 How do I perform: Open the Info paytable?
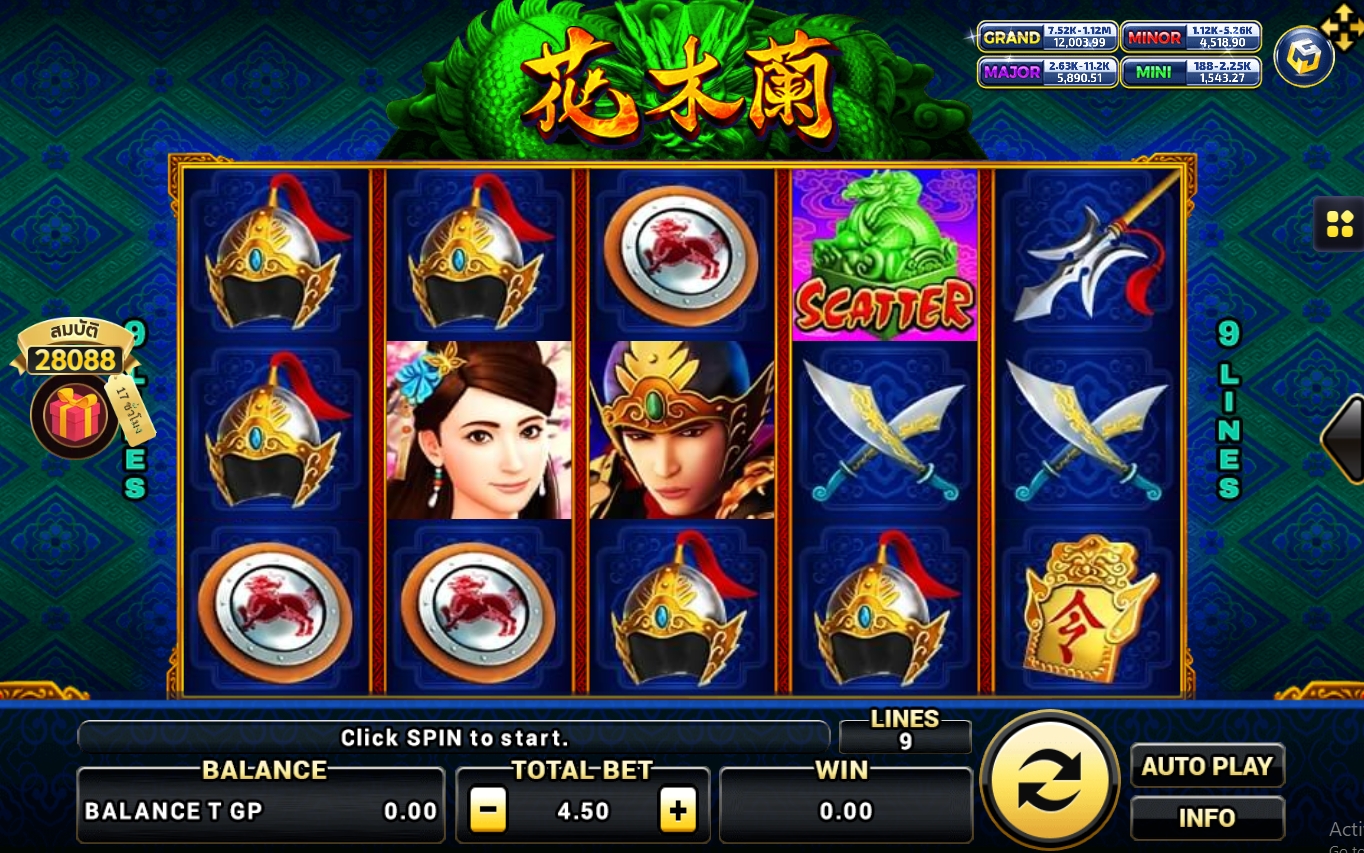tap(1207, 818)
